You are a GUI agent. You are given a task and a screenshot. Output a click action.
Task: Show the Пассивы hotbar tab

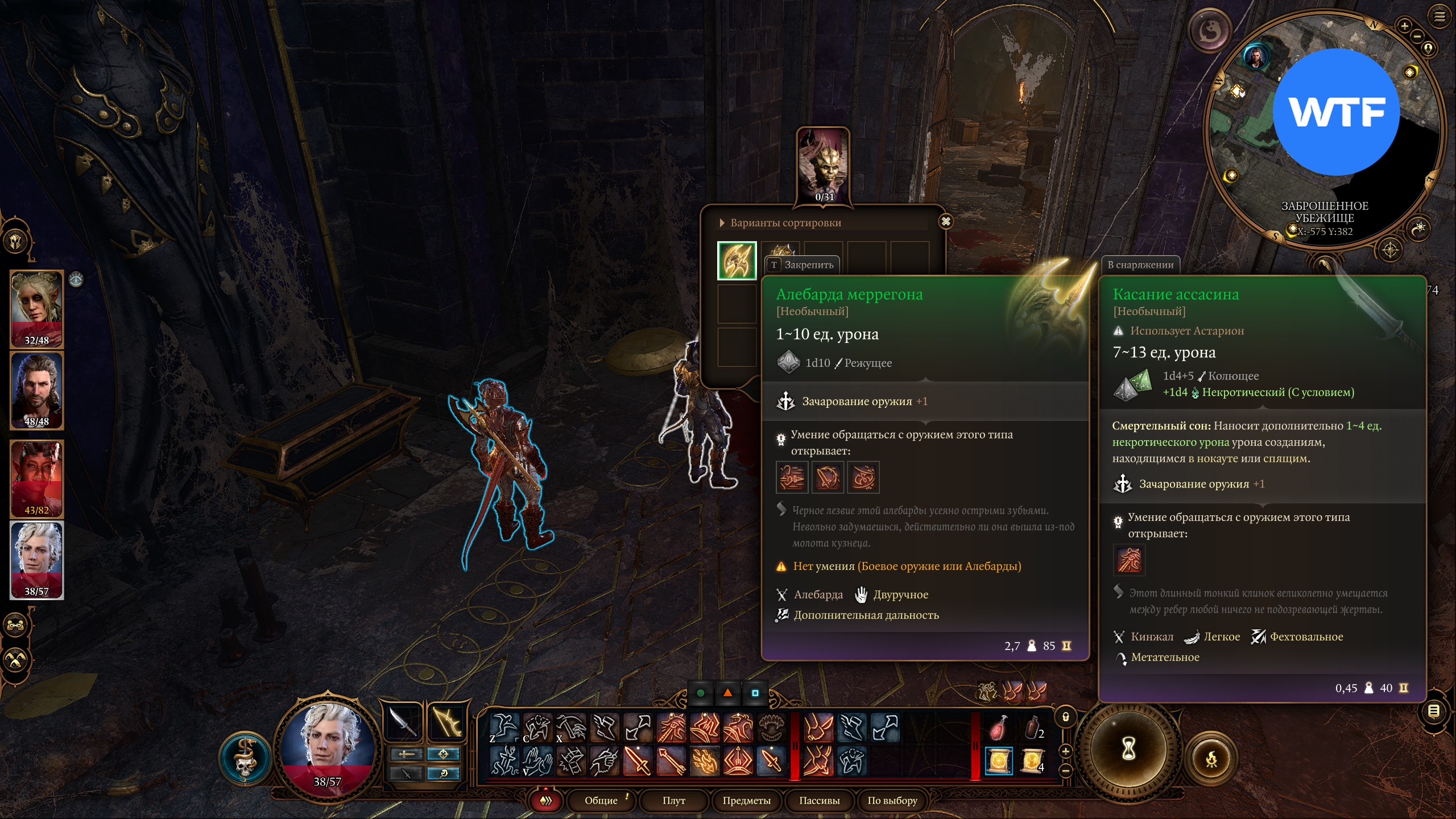tap(819, 800)
